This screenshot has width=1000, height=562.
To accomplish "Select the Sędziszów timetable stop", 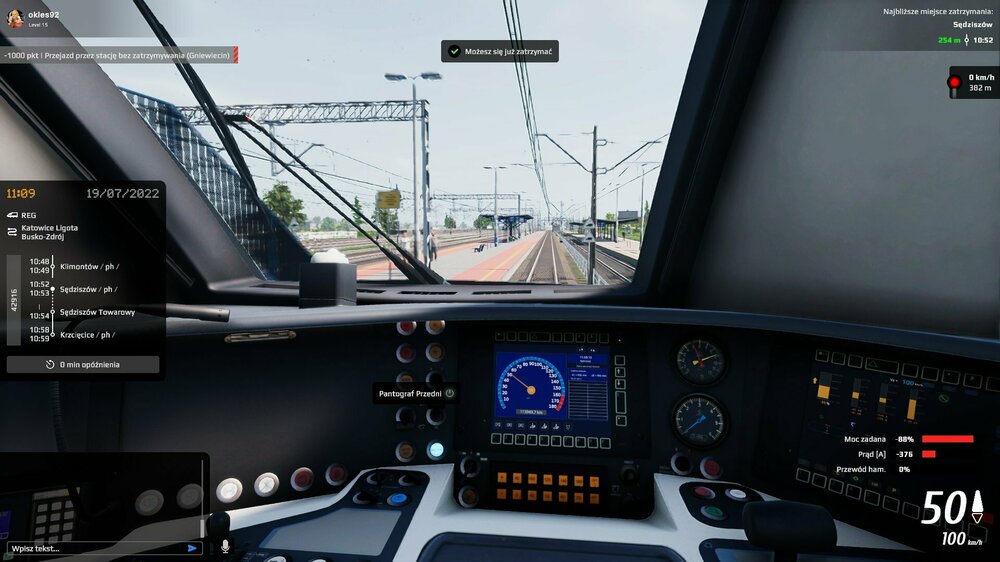I will (x=88, y=289).
